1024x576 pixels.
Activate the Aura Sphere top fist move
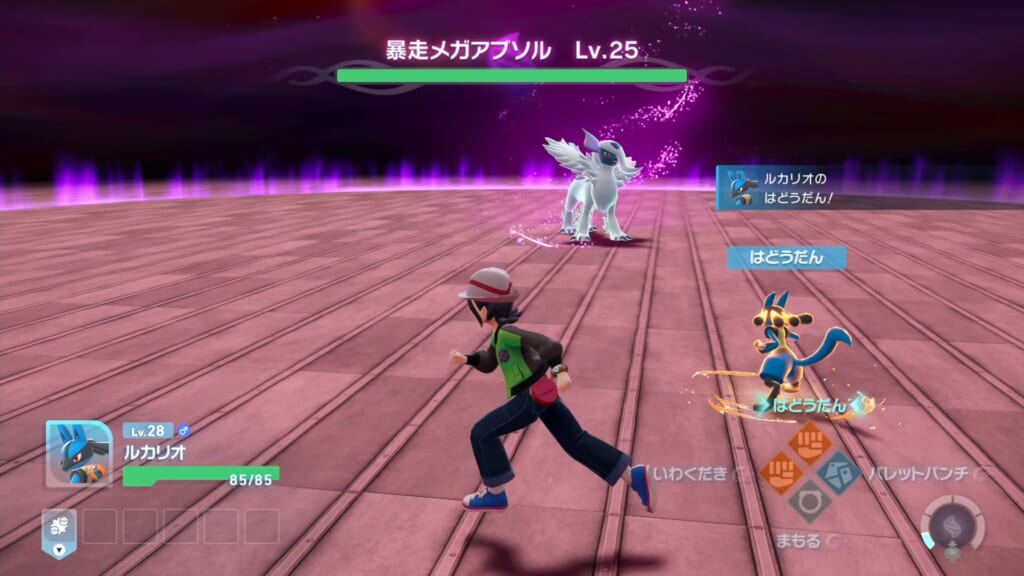(x=809, y=442)
